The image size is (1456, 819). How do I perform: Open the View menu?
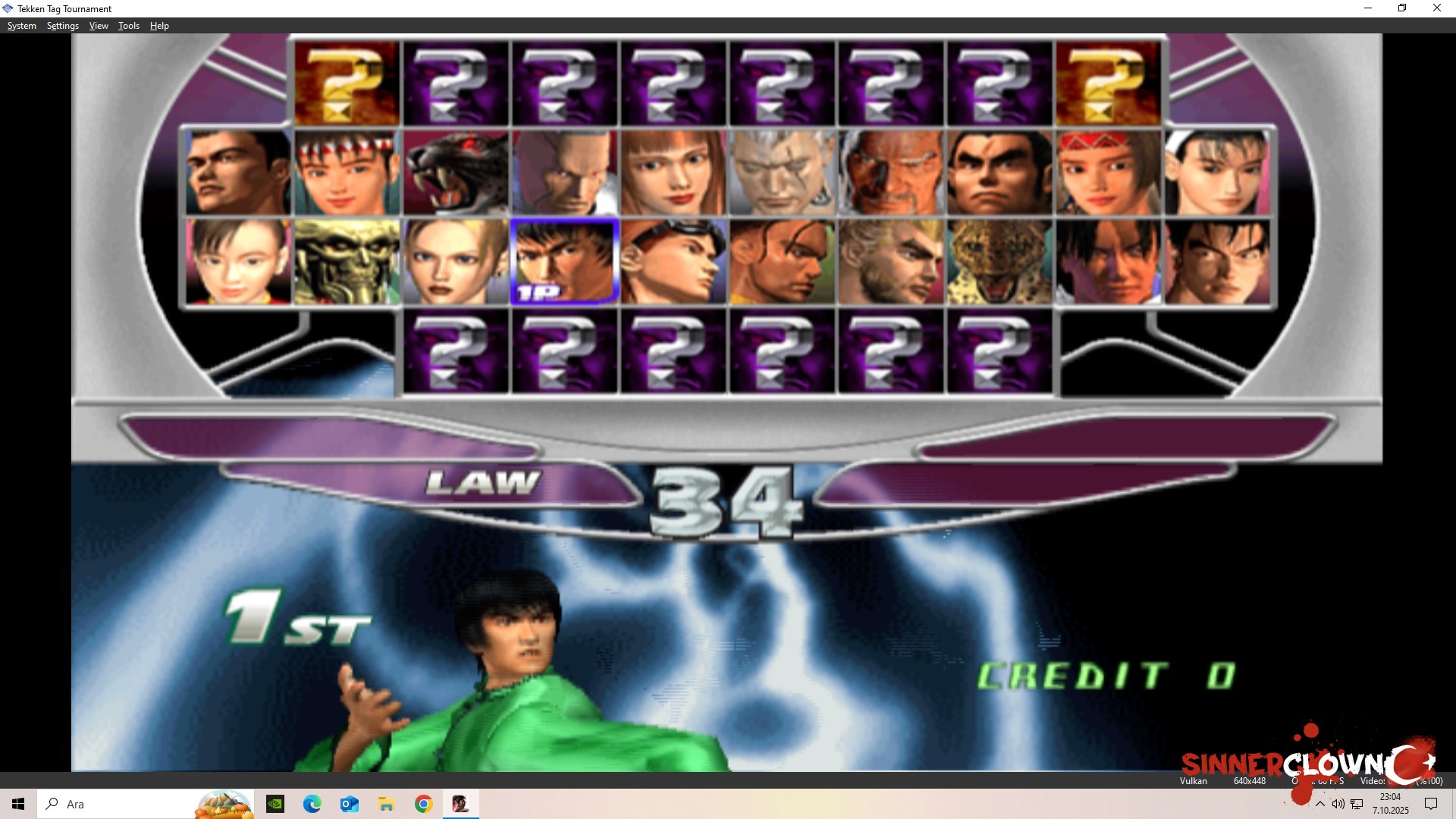click(98, 25)
